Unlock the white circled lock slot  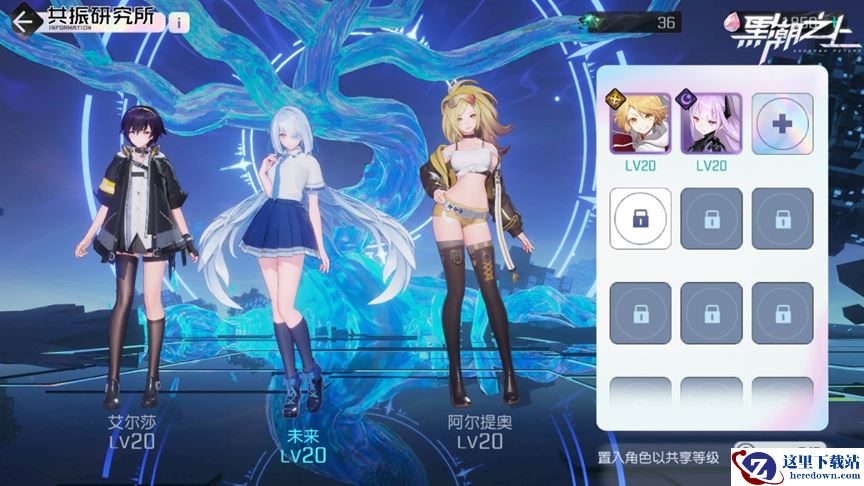point(641,218)
